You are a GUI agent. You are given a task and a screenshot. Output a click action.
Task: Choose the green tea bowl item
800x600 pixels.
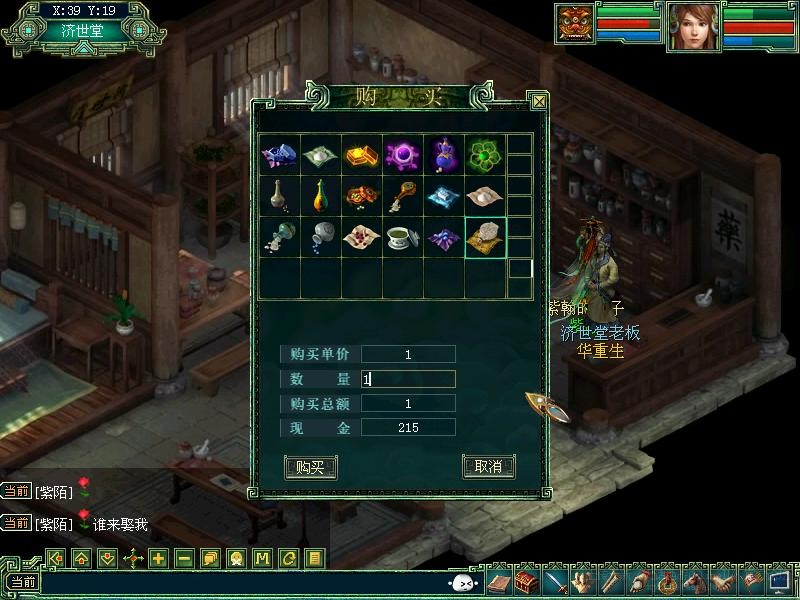(x=402, y=238)
